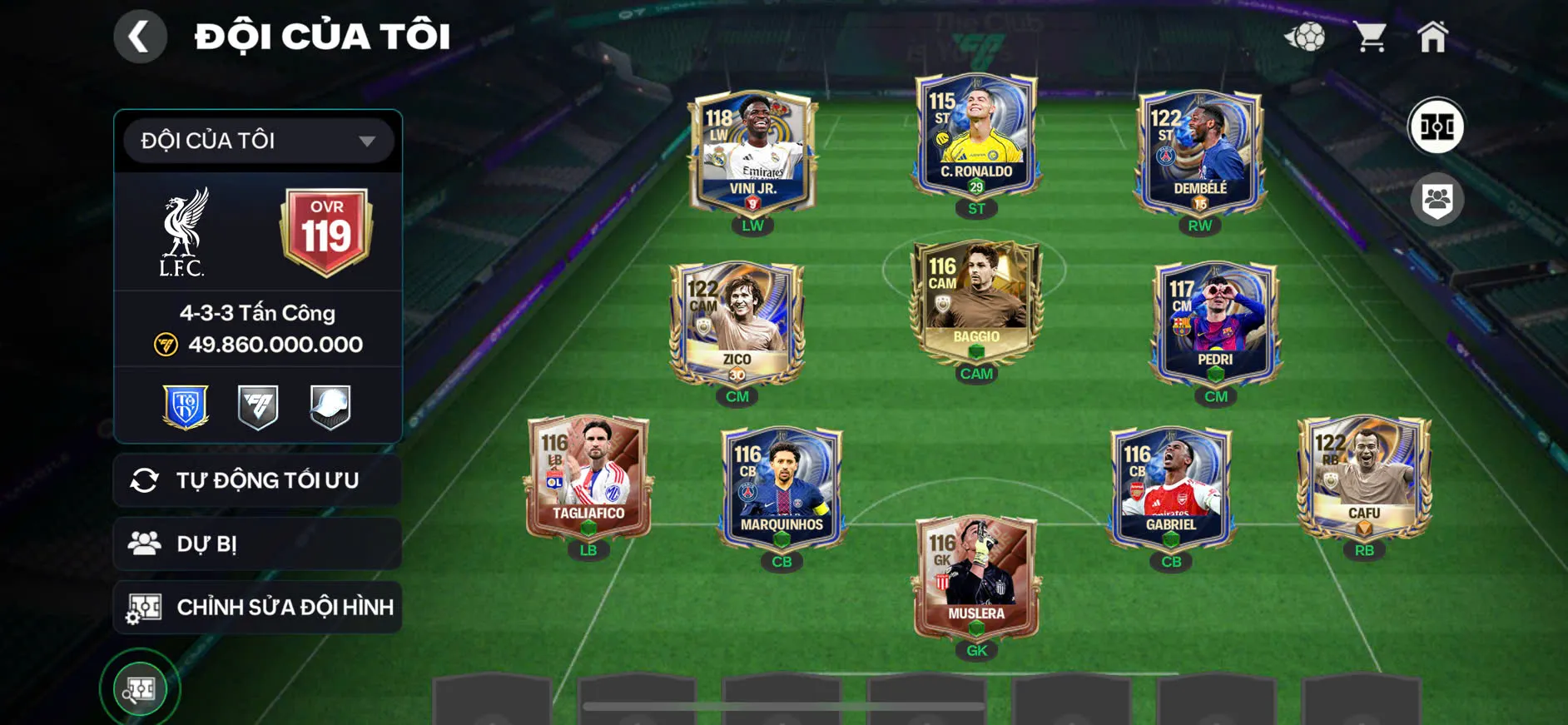Pick the Dembélé RW card

tap(1199, 152)
